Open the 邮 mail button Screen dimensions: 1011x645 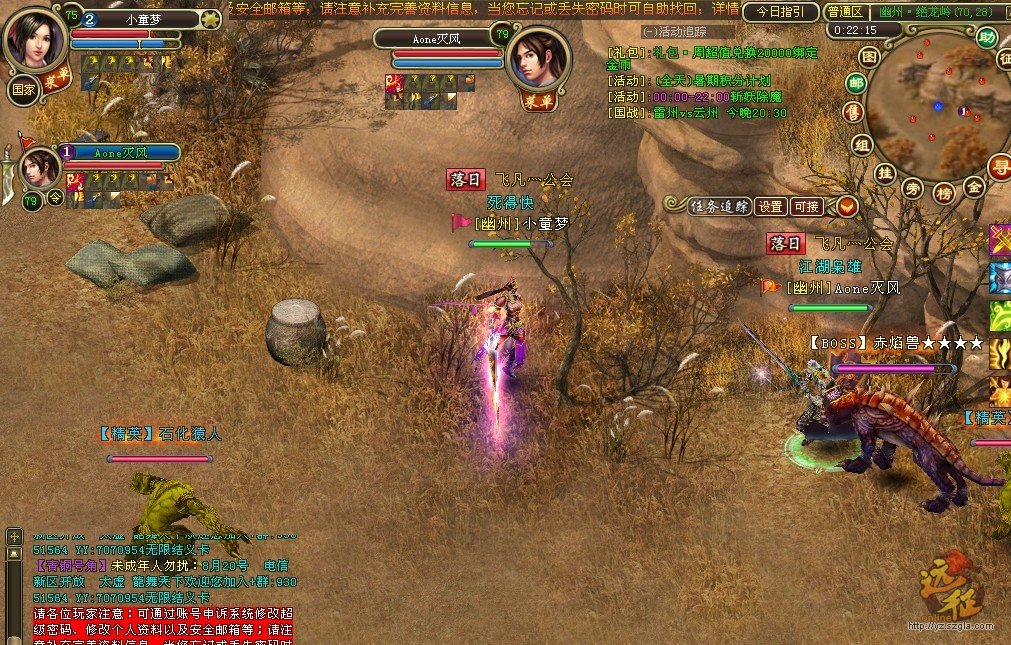point(856,83)
